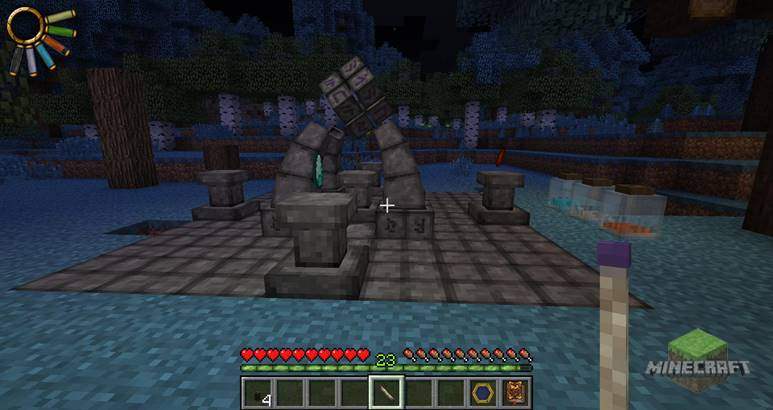Select the orange book hotbar slot
Image resolution: width=773 pixels, height=410 pixels.
click(516, 393)
